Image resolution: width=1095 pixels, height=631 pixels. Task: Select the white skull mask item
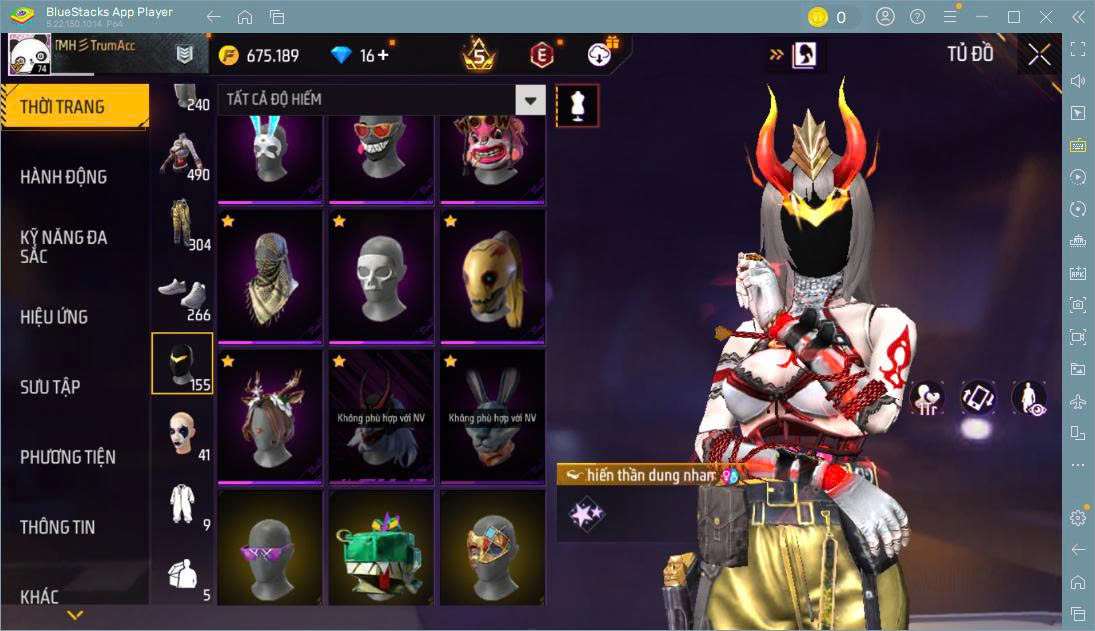(x=381, y=275)
